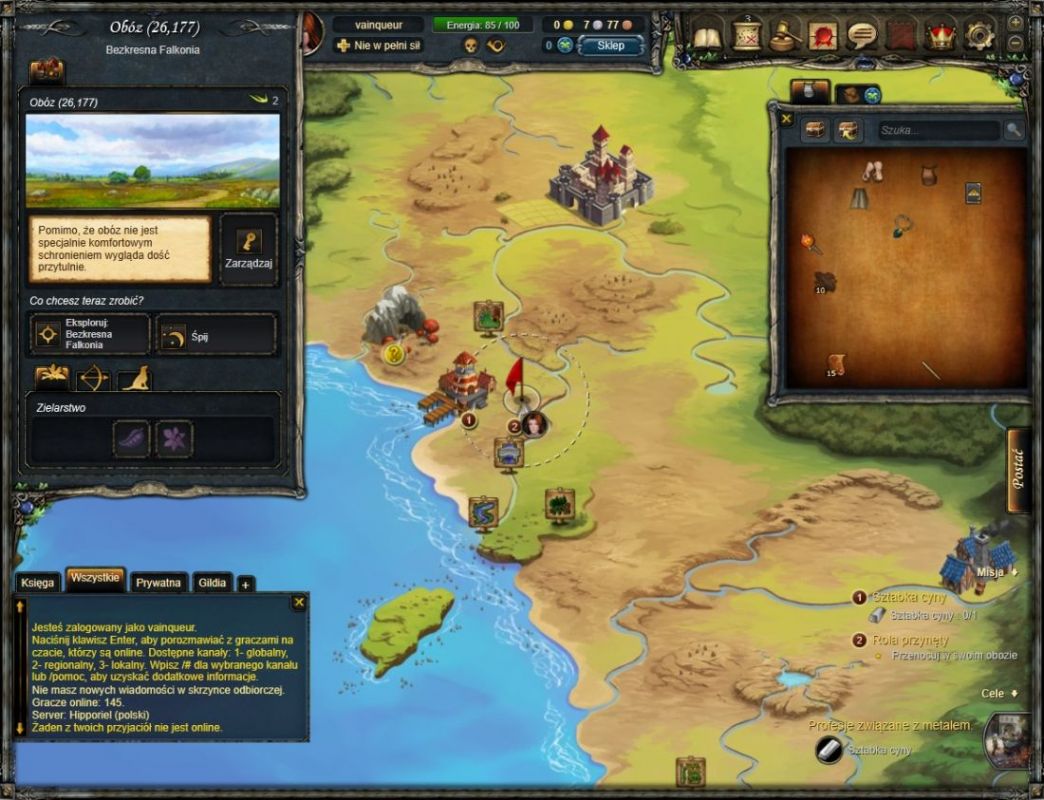Select the Śpij sleep action
This screenshot has width=1044, height=800.
[216, 335]
